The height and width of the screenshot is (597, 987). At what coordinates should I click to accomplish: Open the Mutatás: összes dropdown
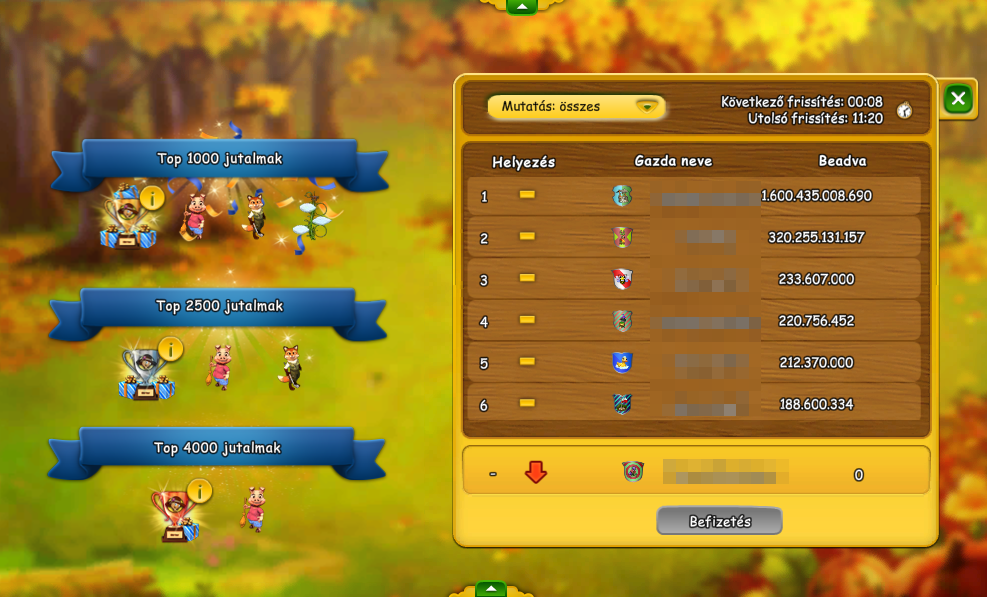coord(577,106)
